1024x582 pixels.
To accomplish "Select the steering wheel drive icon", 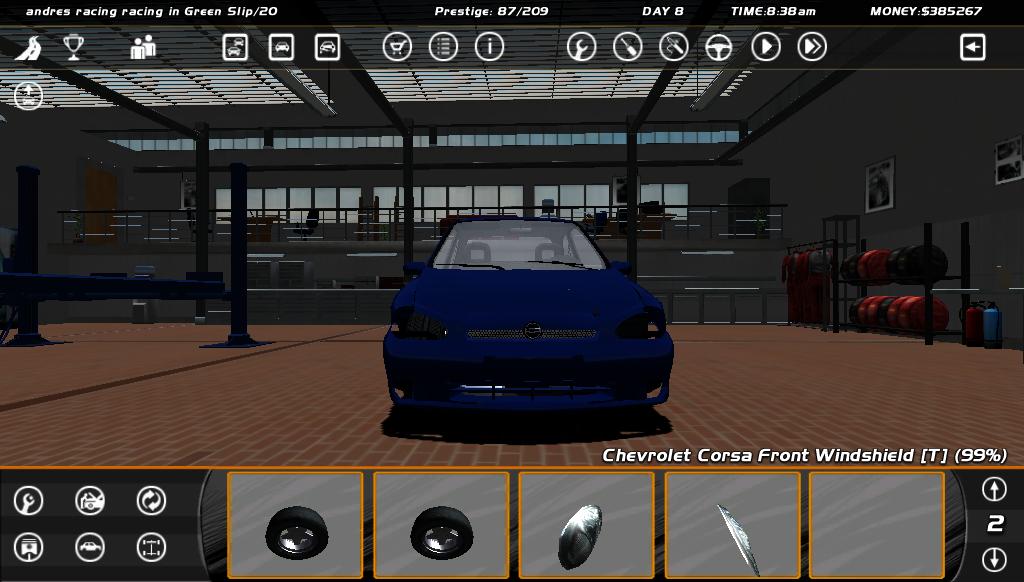I will pos(719,47).
